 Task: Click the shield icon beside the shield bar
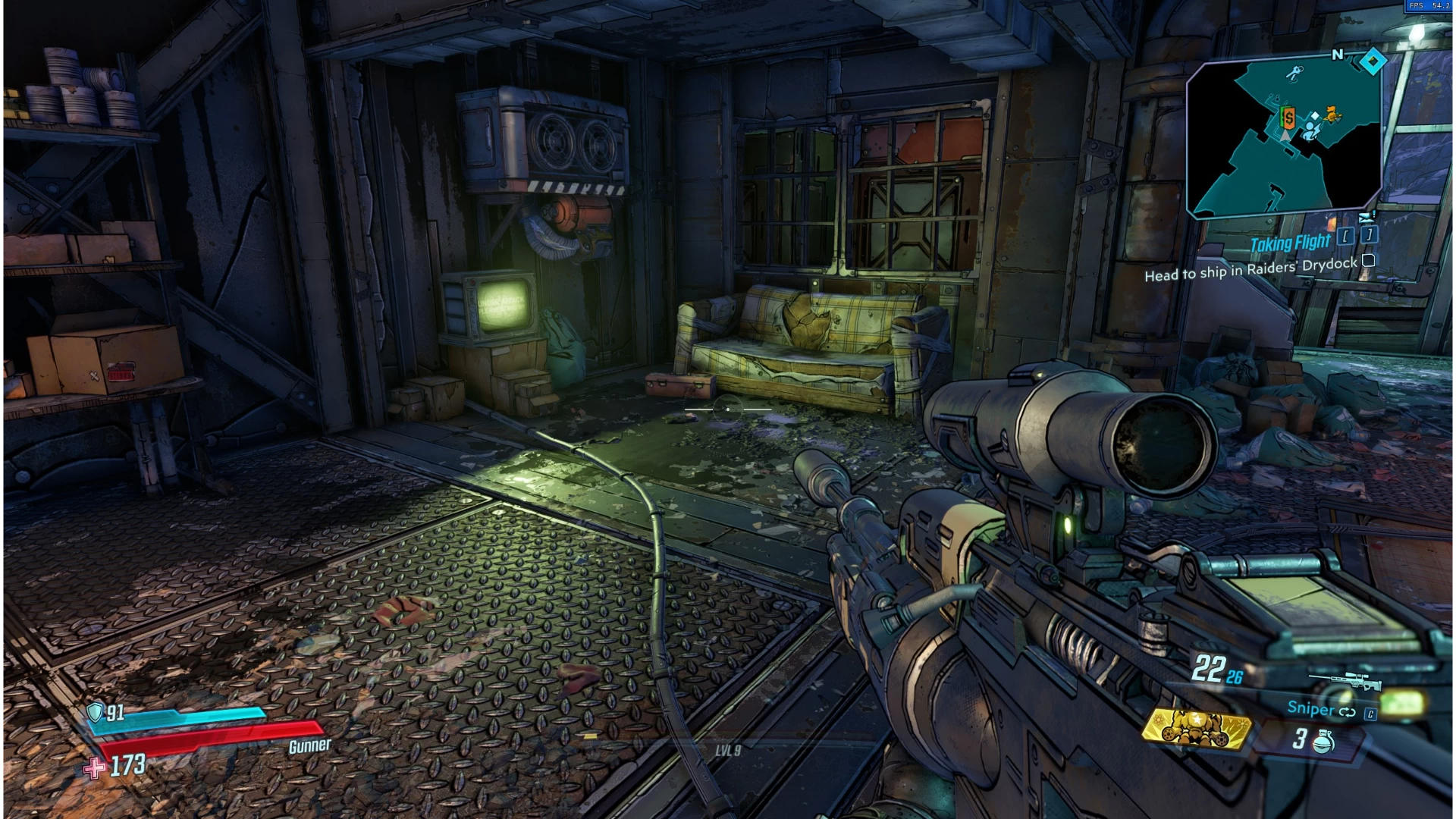point(95,711)
